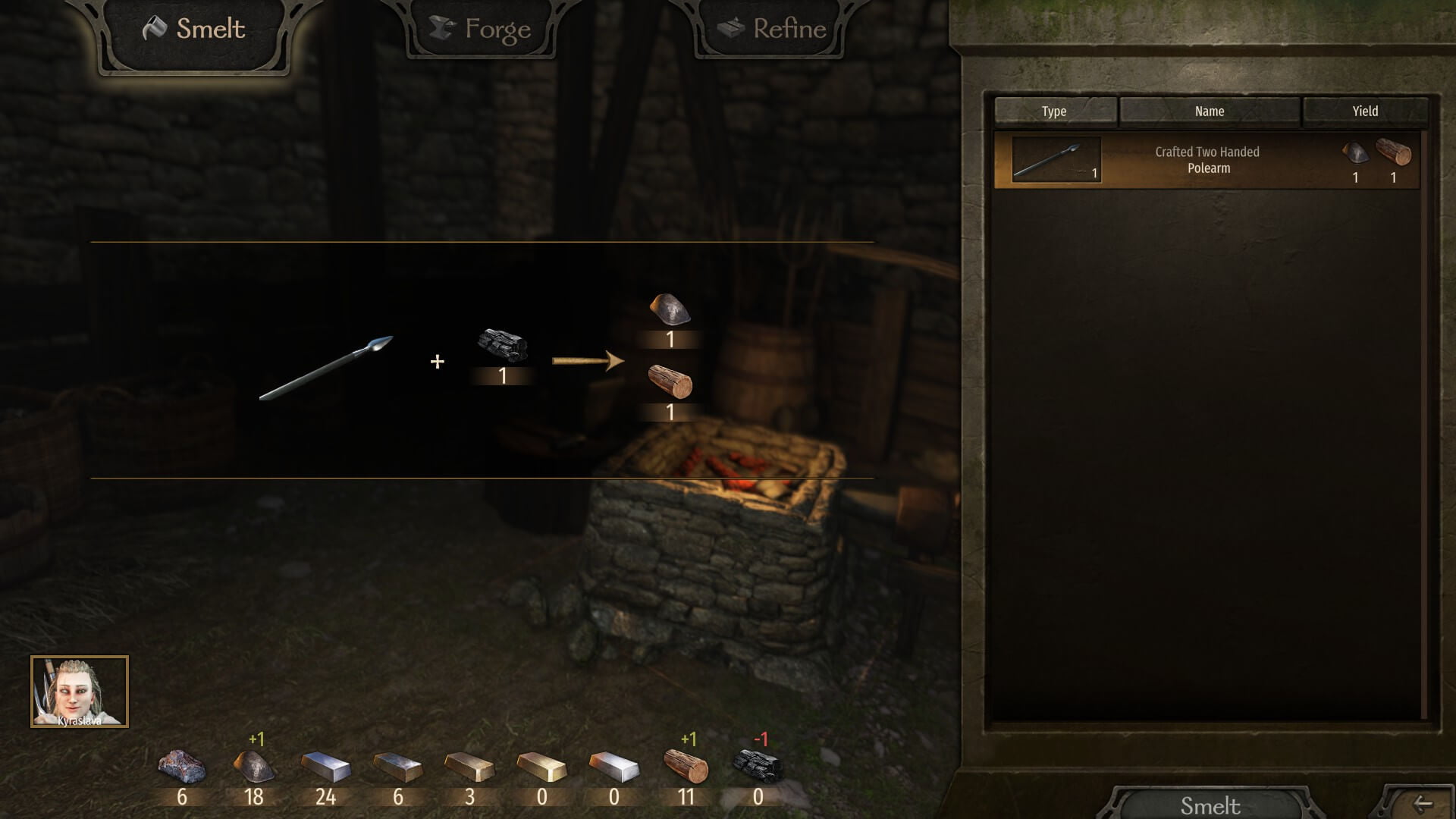Click the back arrow button
1456x819 pixels.
tap(1423, 804)
